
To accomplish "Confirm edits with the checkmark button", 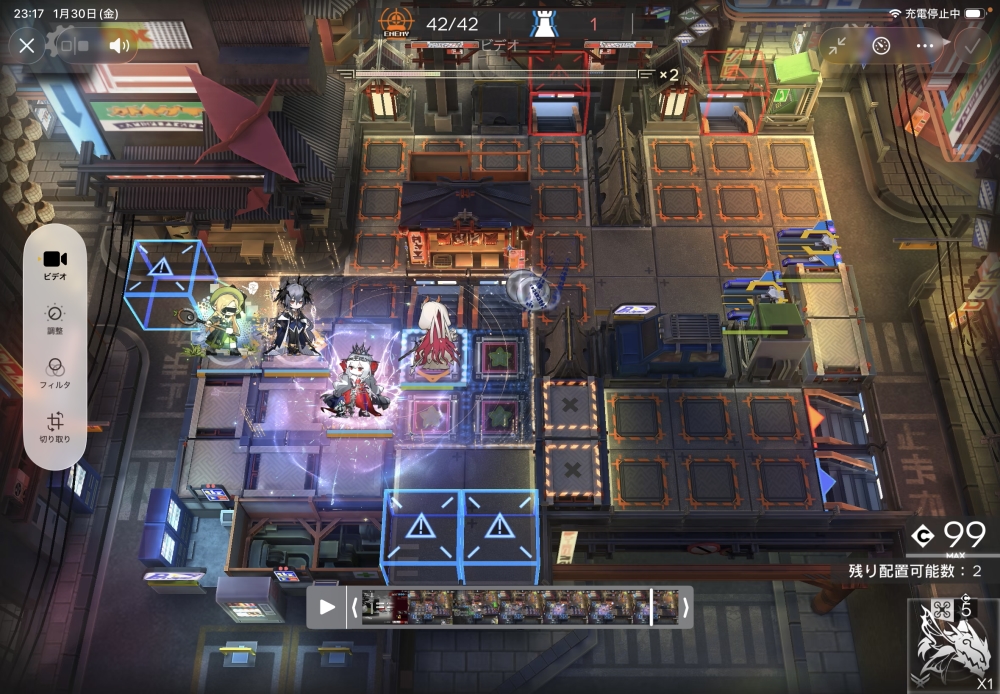I will tap(970, 45).
